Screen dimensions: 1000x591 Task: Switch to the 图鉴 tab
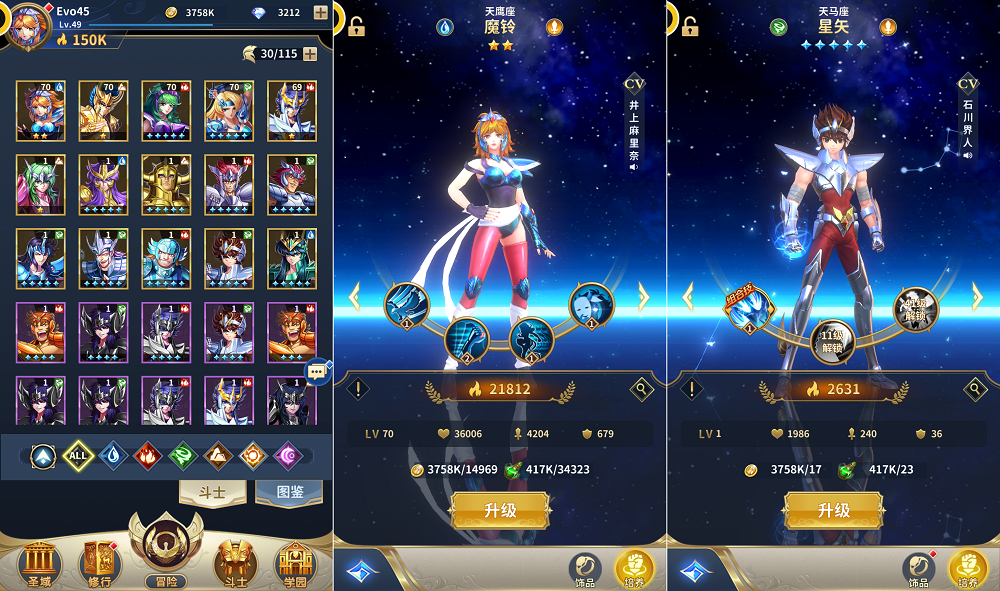(288, 491)
